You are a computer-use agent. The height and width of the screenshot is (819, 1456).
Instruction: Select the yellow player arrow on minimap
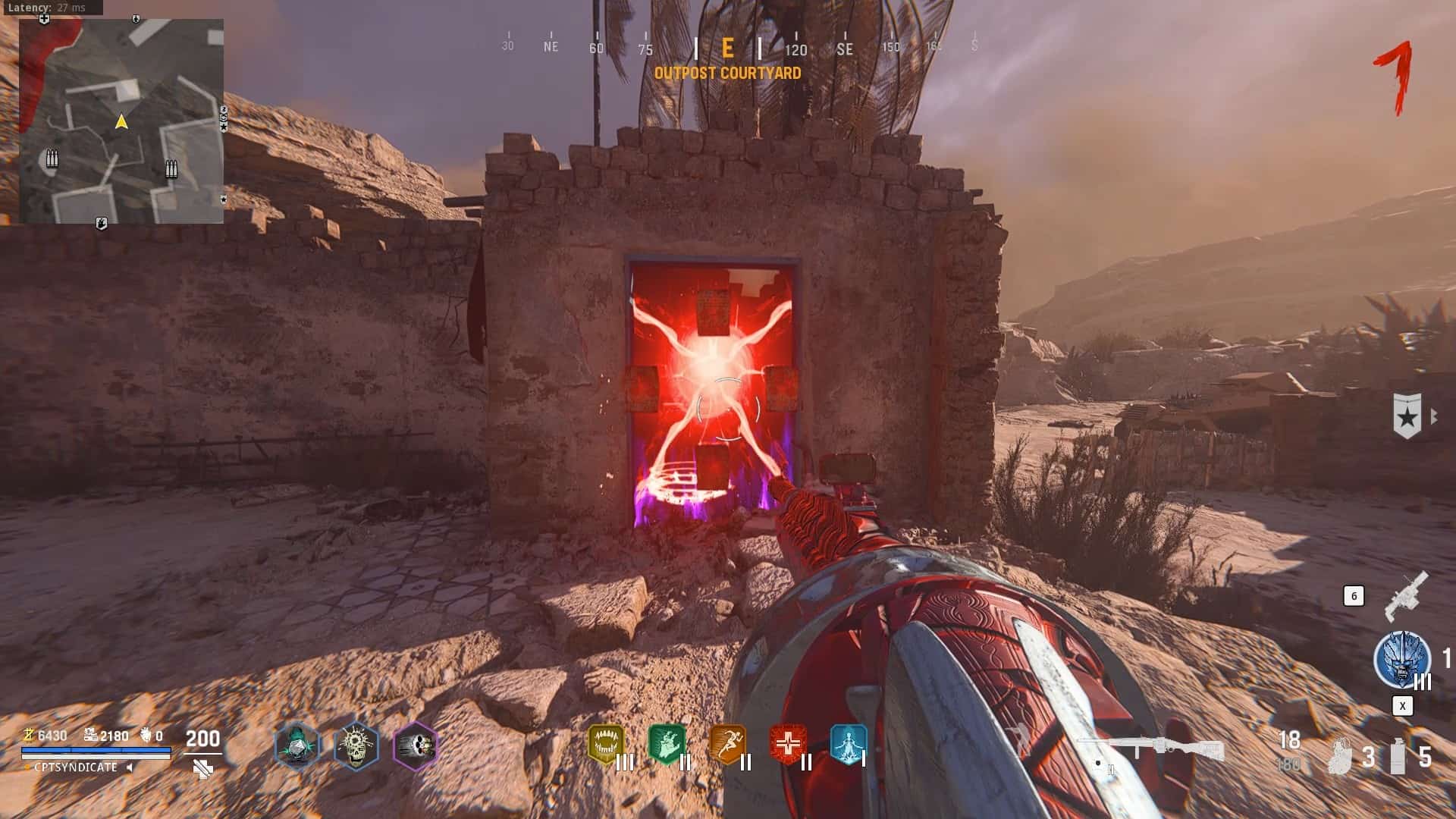(x=121, y=121)
